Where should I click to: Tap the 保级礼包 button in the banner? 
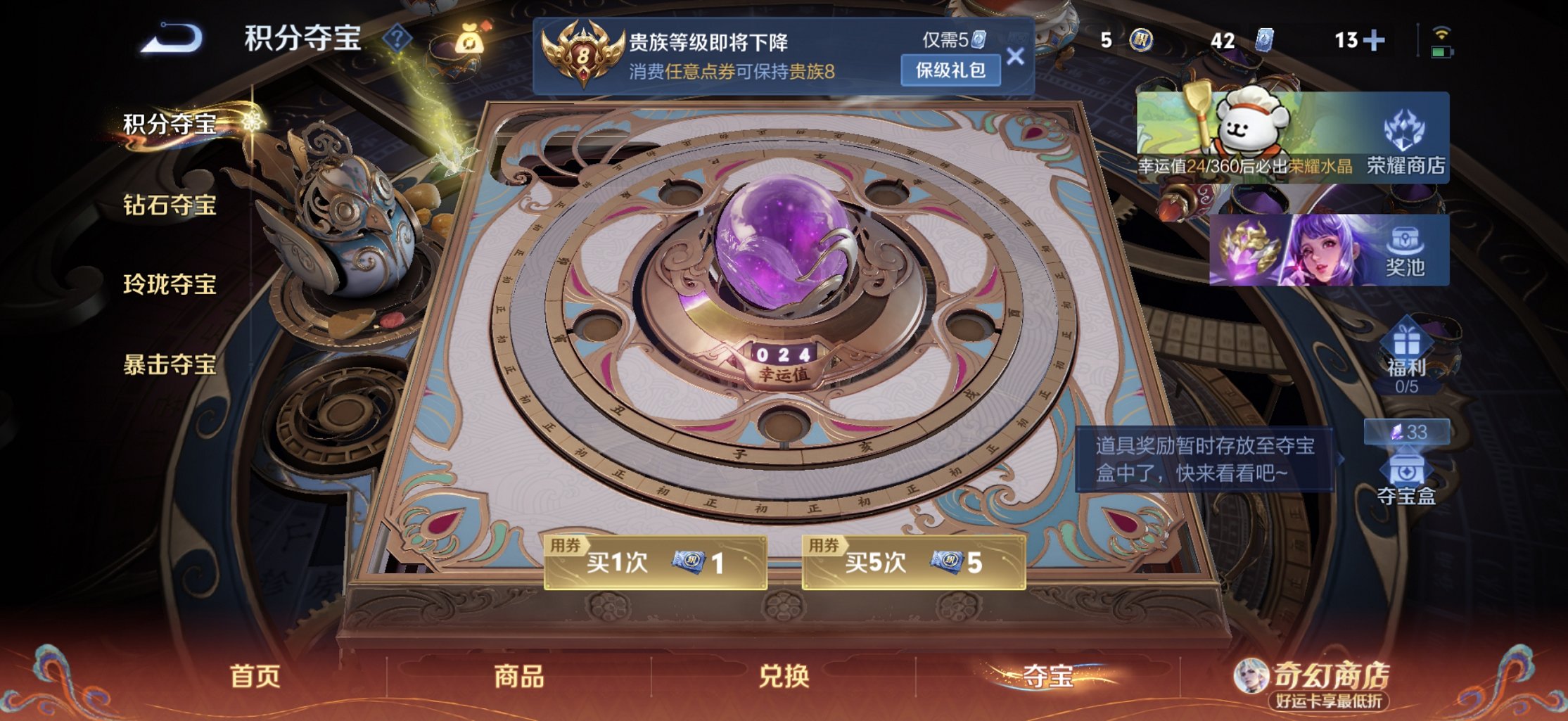[949, 72]
